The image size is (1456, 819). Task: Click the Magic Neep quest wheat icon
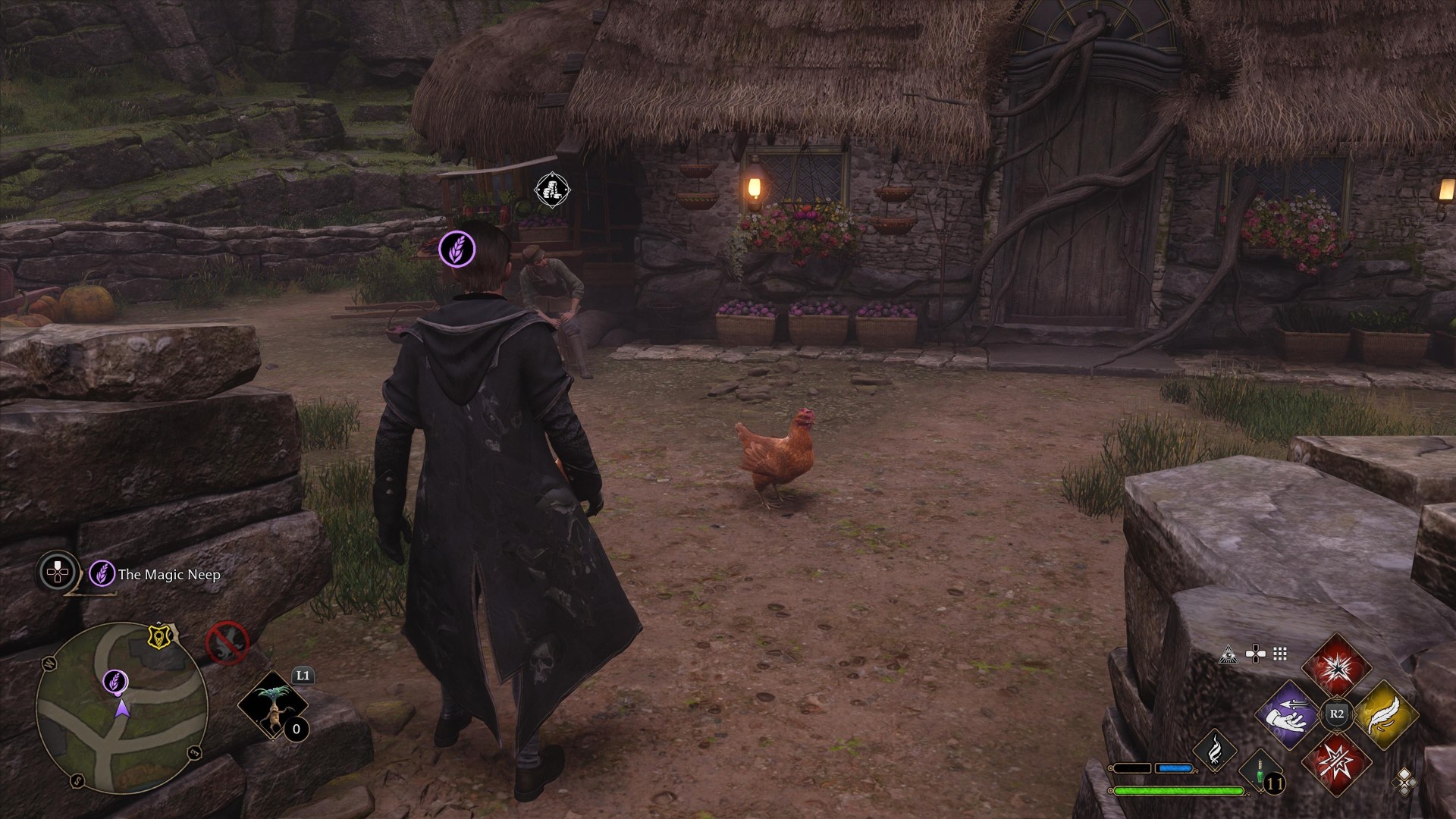[102, 575]
